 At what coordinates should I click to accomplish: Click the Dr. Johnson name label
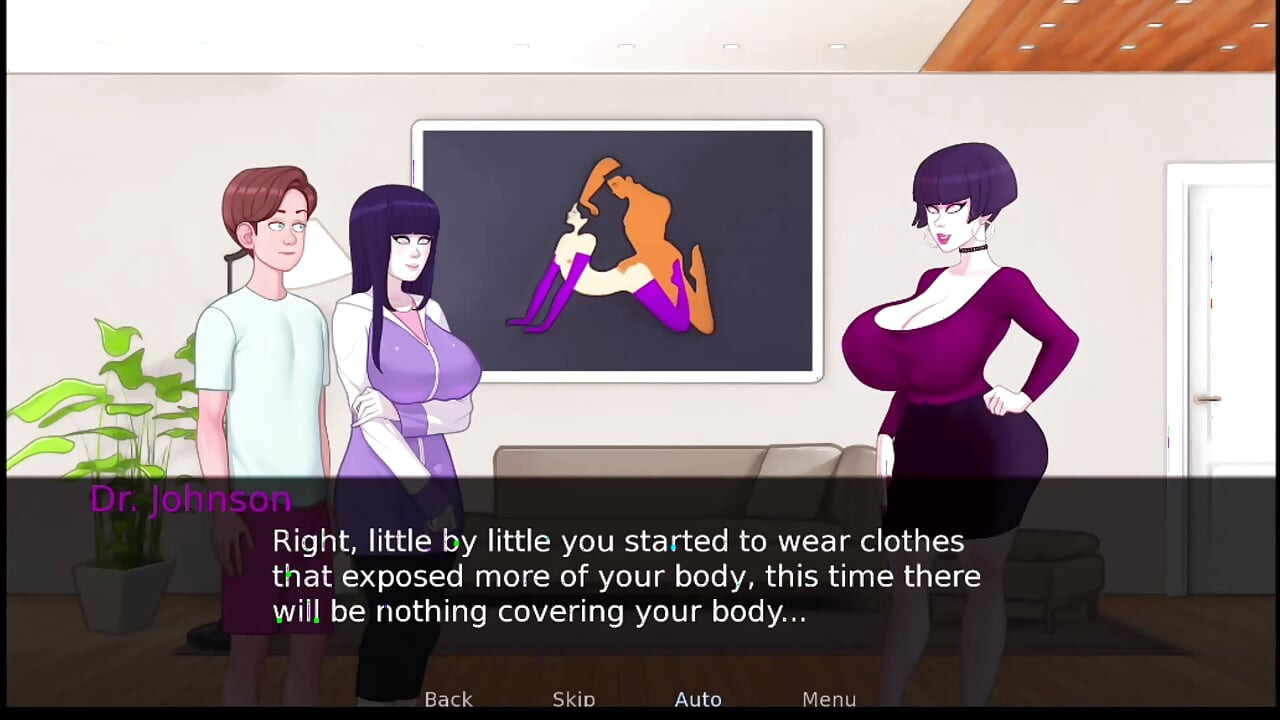(191, 499)
